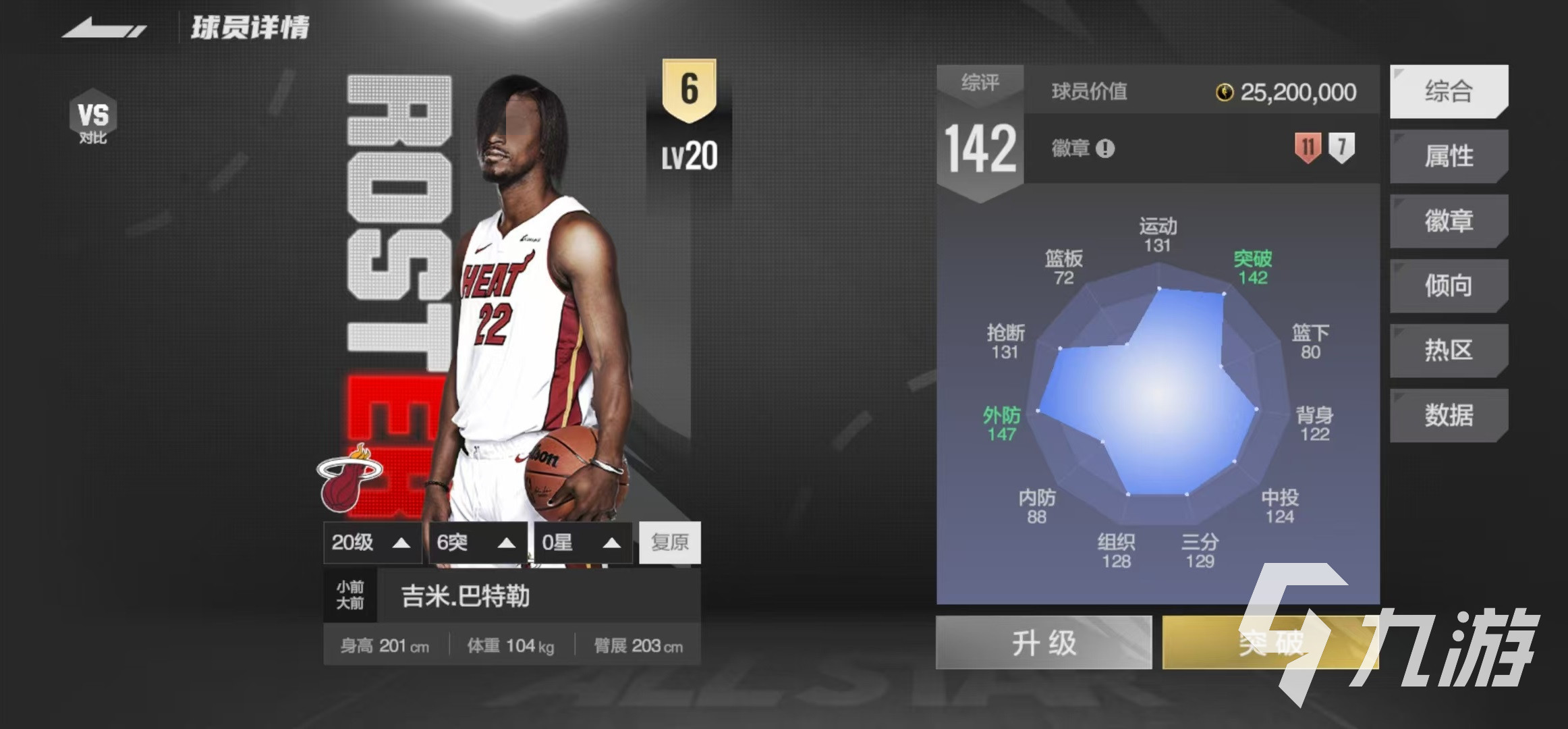Click the 升级 level-up button
Image resolution: width=1568 pixels, height=729 pixels.
coord(1044,642)
